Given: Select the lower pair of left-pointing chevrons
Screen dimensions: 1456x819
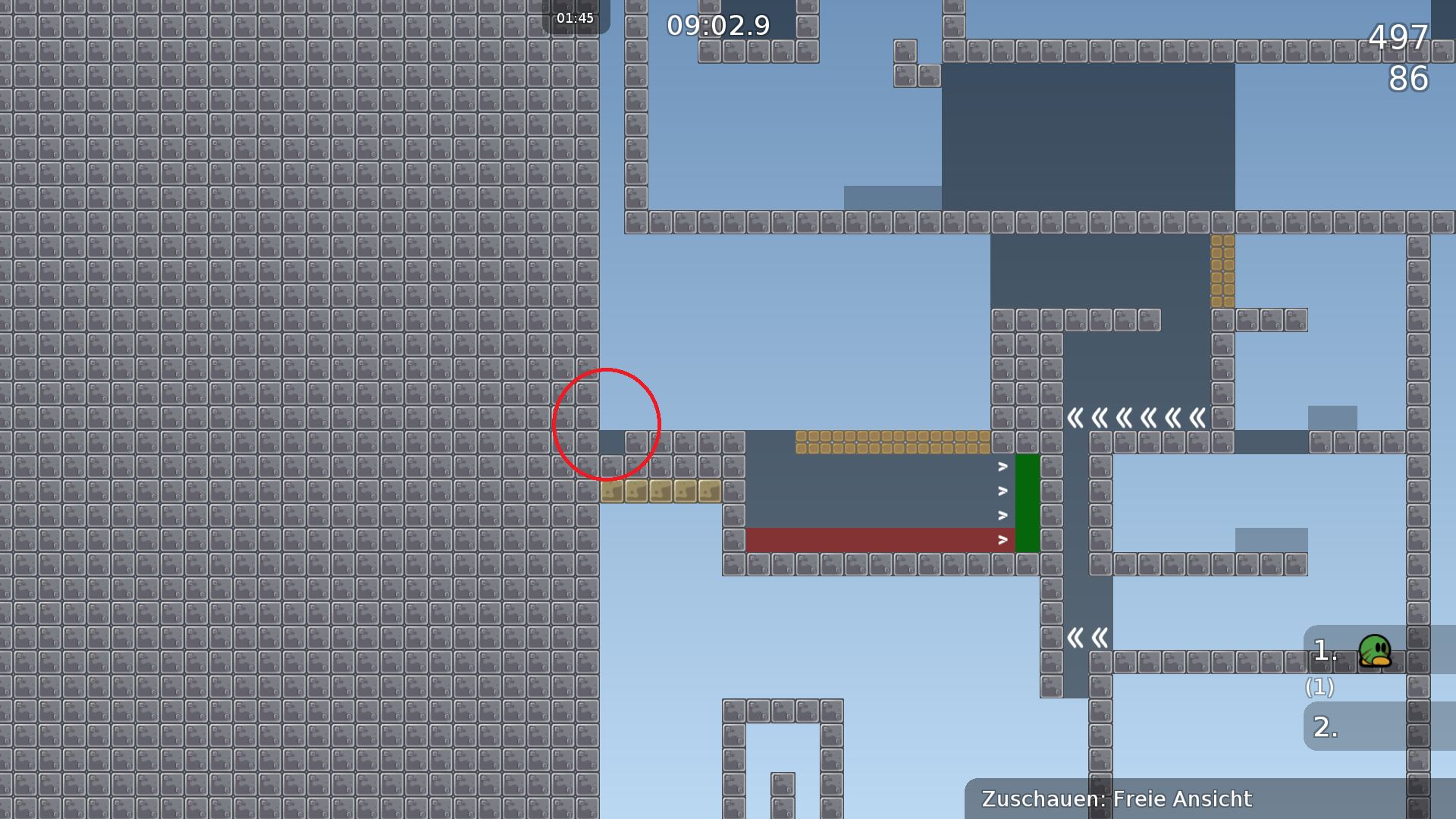Looking at the screenshot, I should click(1086, 639).
